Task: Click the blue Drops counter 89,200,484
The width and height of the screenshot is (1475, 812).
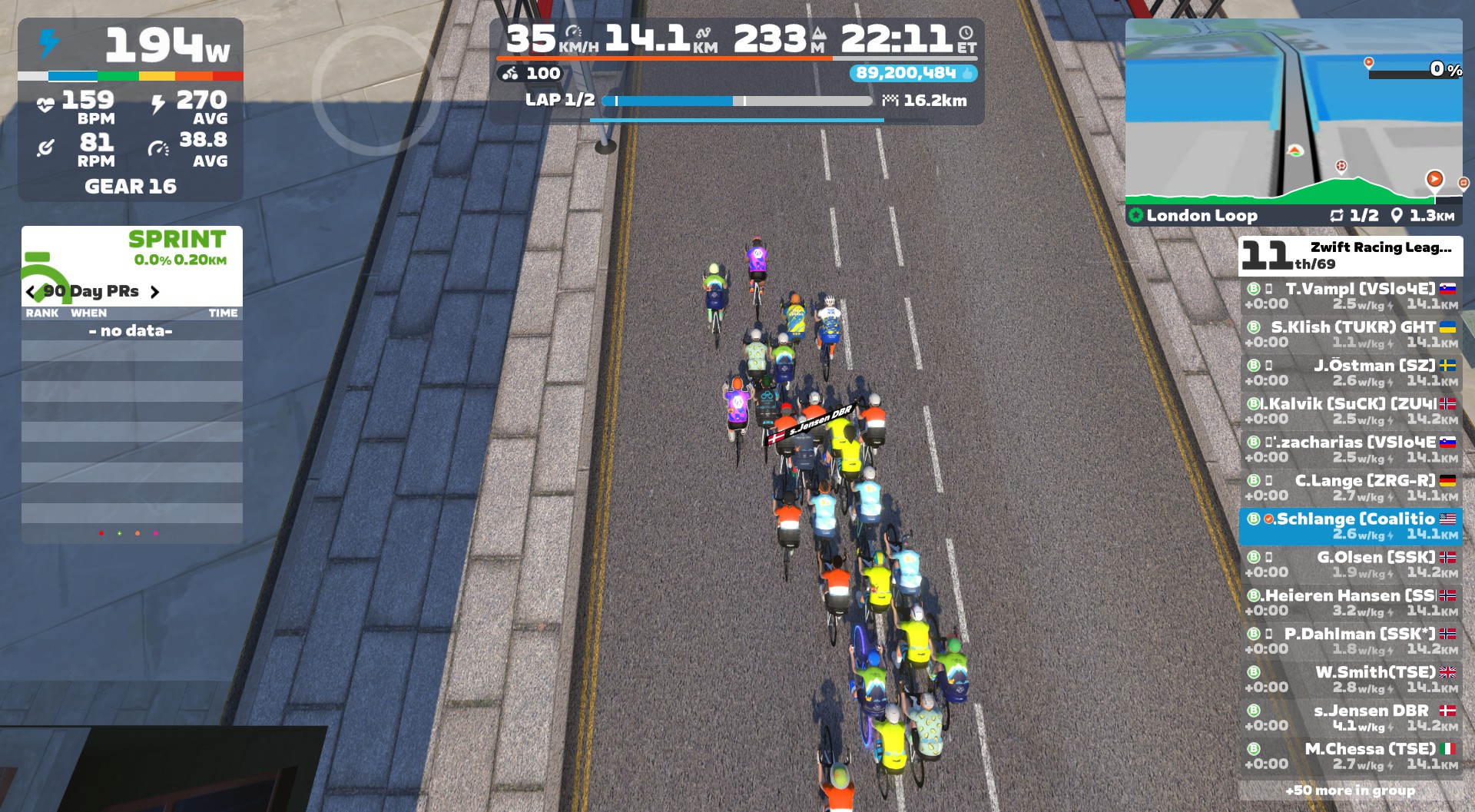Action: click(x=913, y=73)
